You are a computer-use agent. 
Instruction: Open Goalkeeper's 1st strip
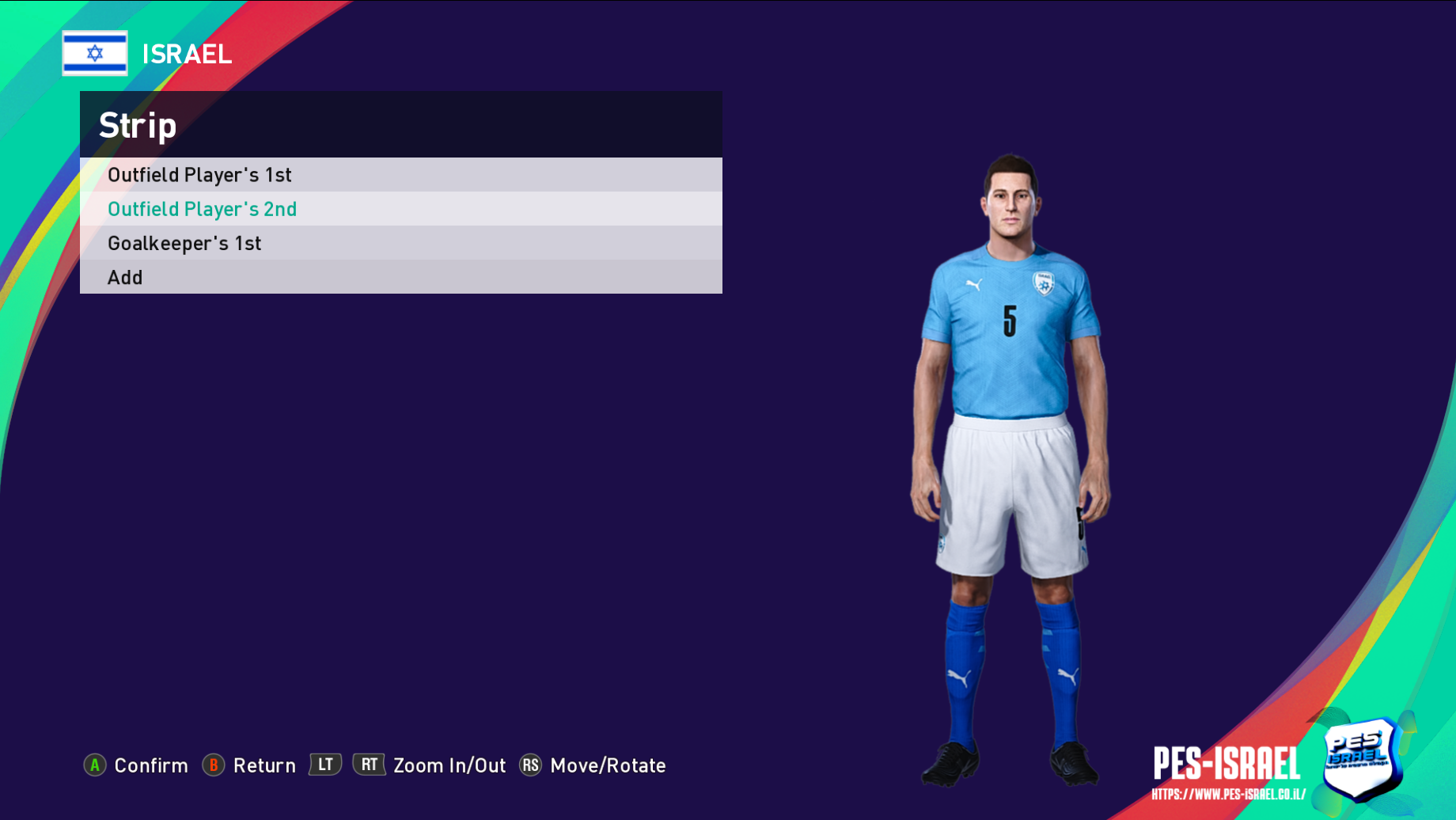pos(184,243)
